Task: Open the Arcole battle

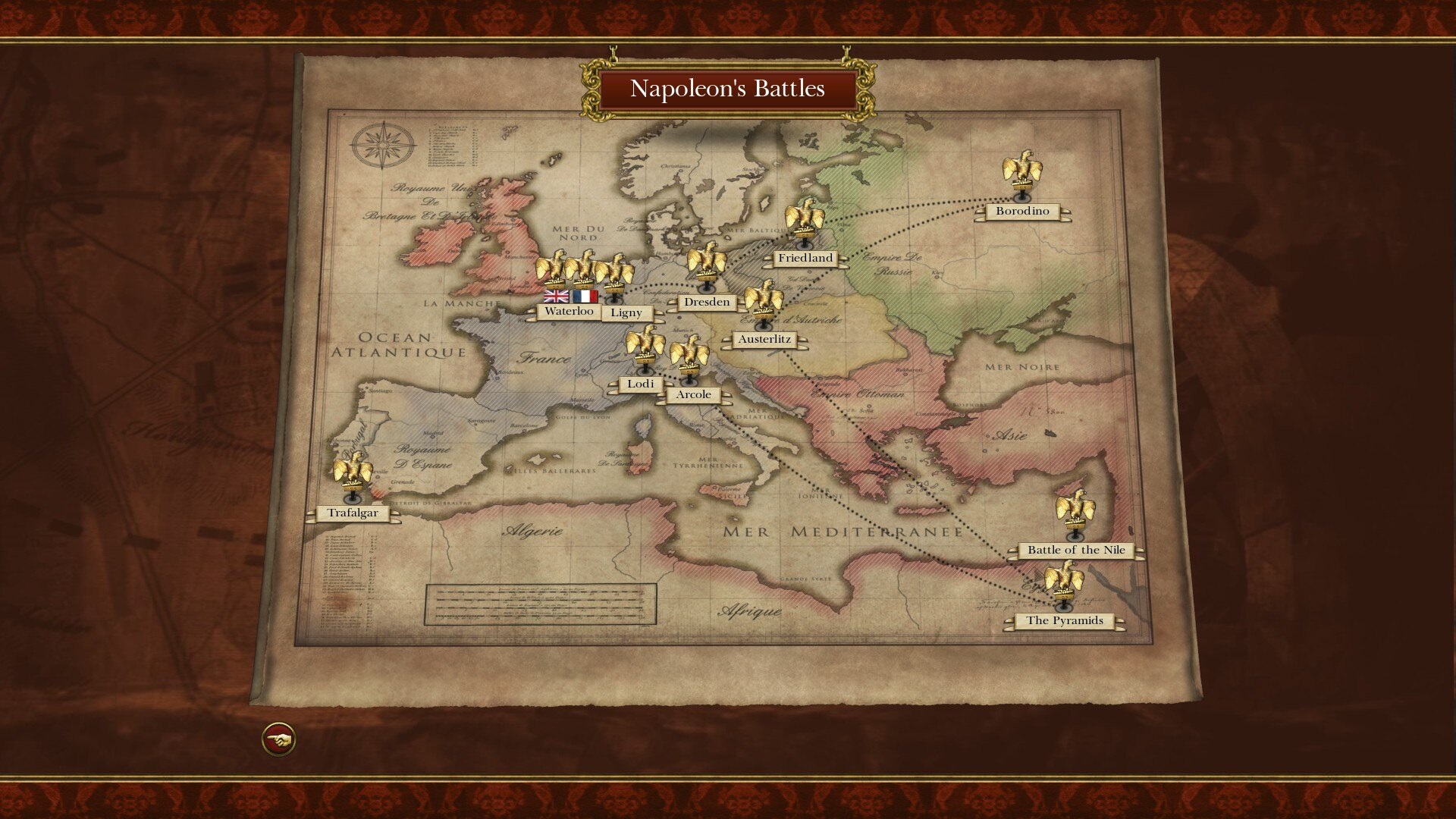Action: [x=694, y=394]
